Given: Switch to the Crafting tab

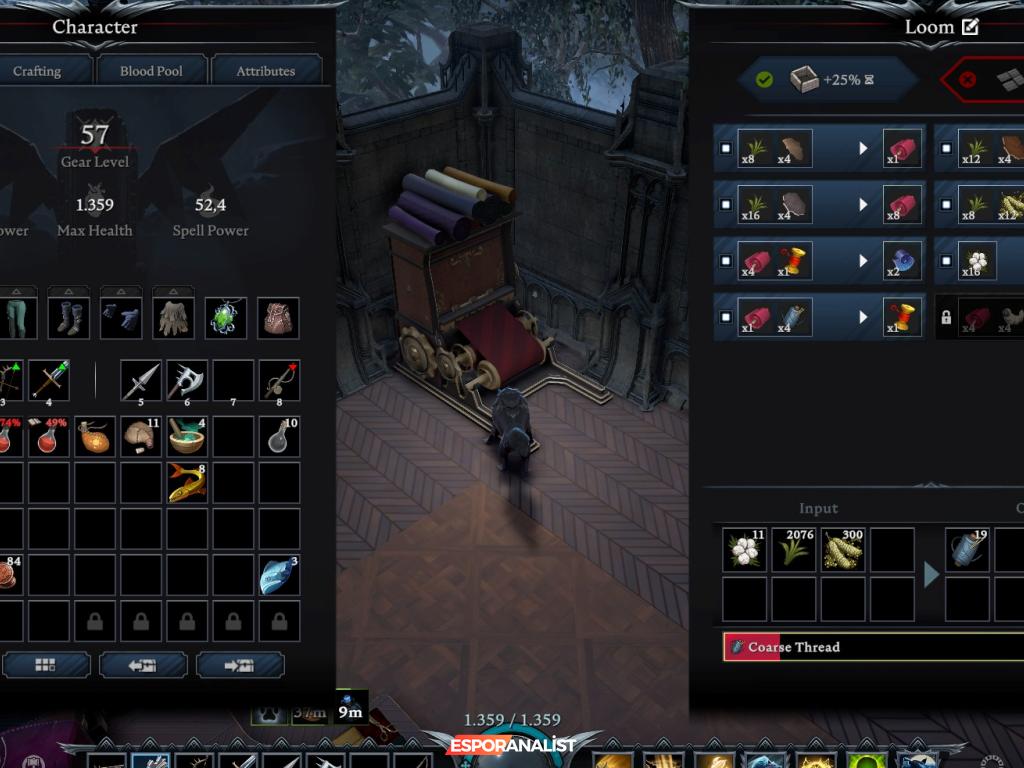Looking at the screenshot, I should 38,71.
